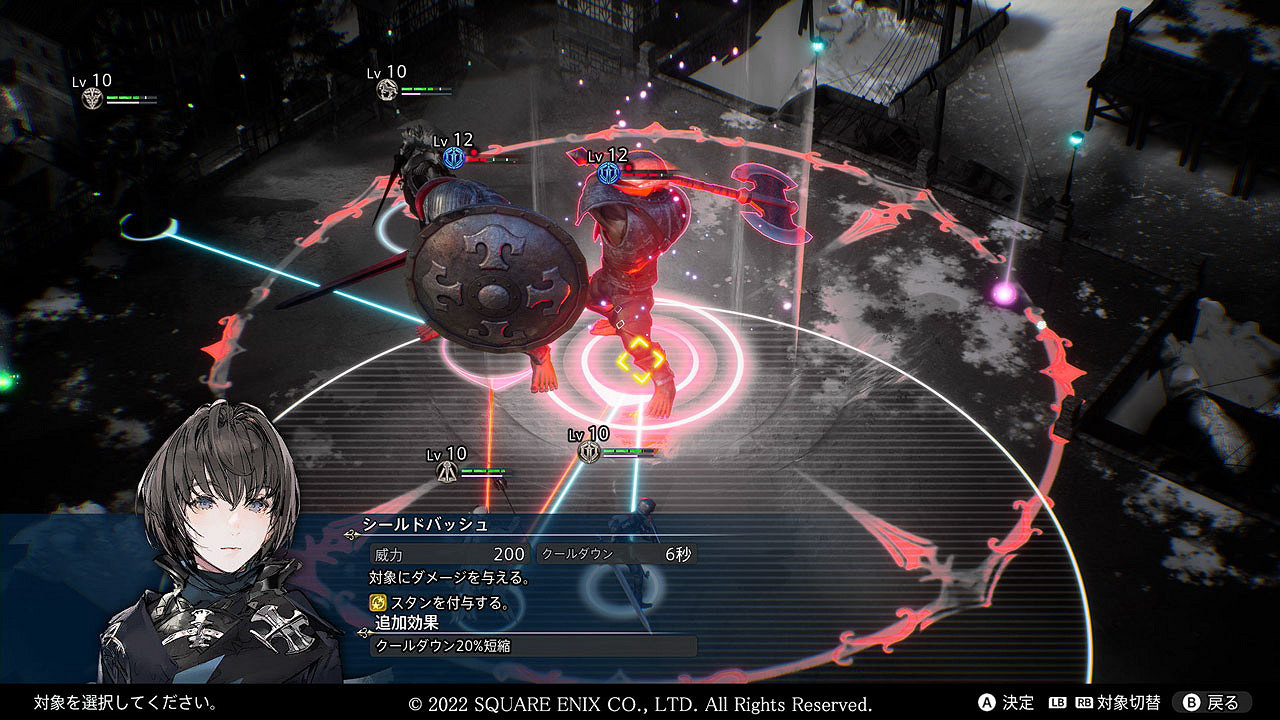The image size is (1280, 720).
Task: Select the horse emblem Lv 10 unit icon
Action: [387, 90]
